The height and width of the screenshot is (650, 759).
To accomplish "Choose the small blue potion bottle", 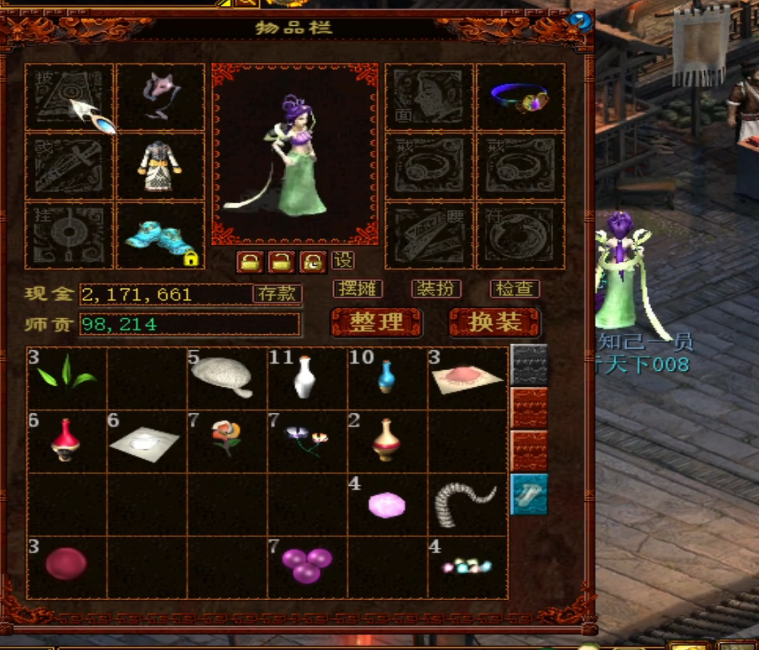I will click(387, 378).
